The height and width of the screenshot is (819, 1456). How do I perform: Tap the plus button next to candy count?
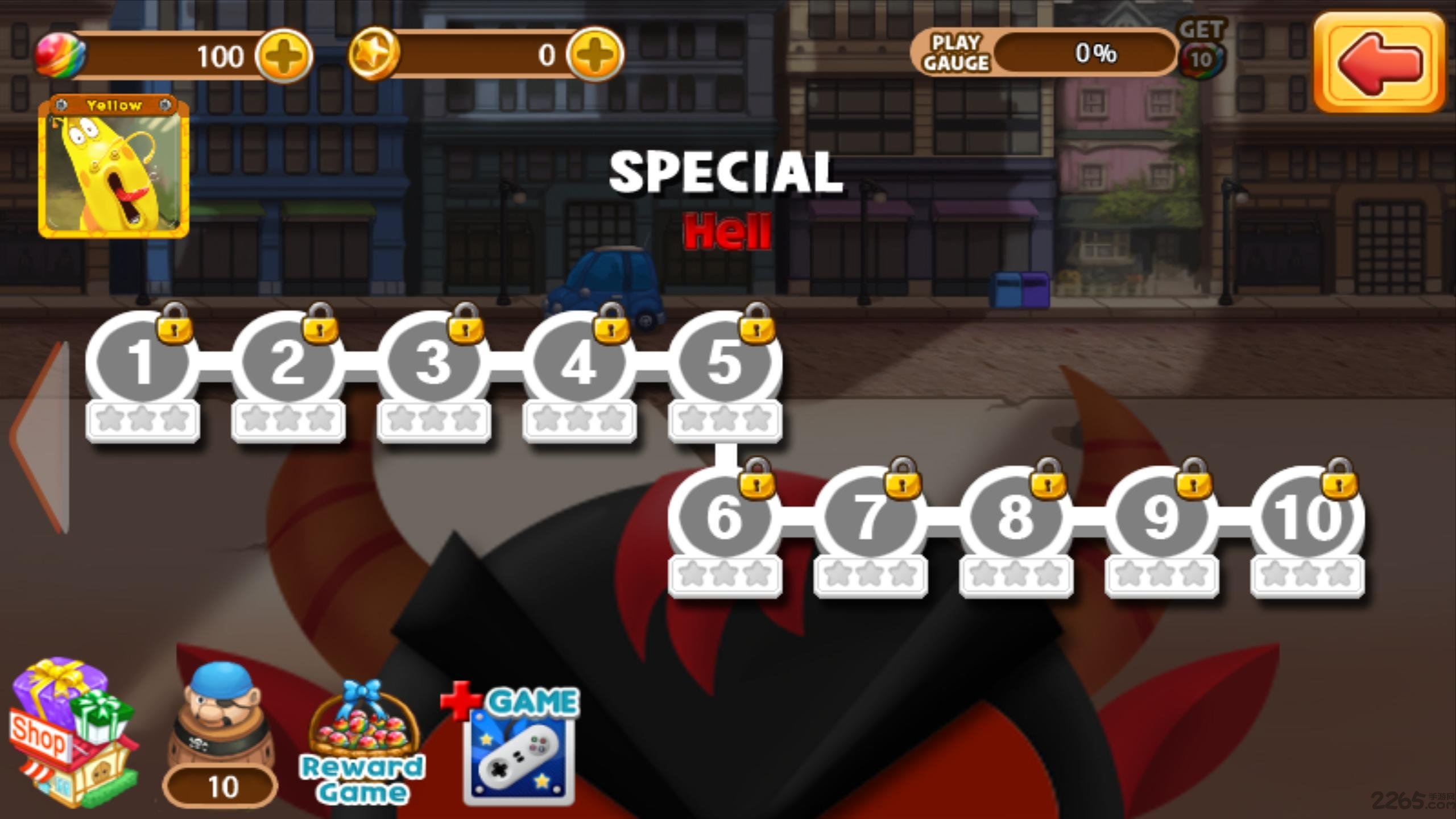click(286, 54)
